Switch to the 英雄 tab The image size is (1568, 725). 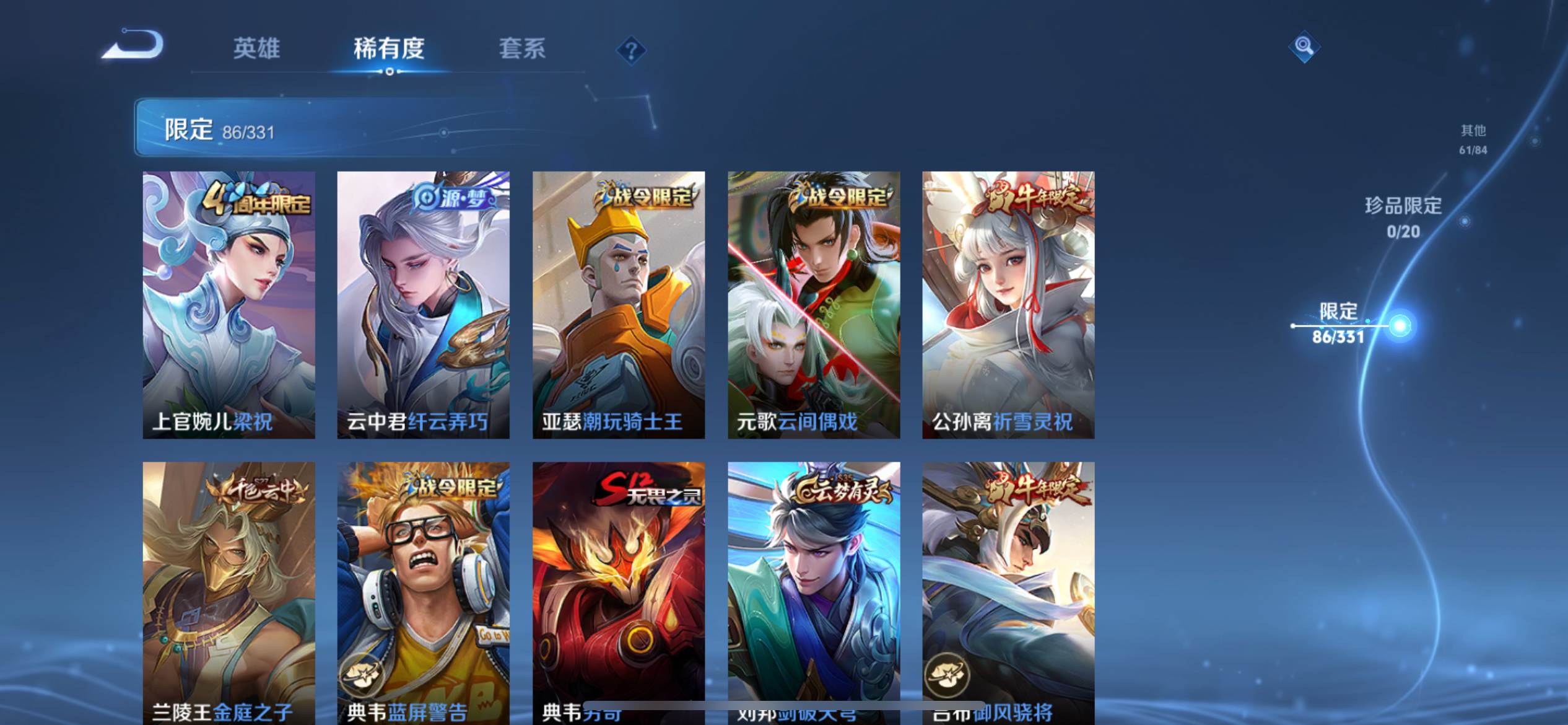[x=257, y=50]
